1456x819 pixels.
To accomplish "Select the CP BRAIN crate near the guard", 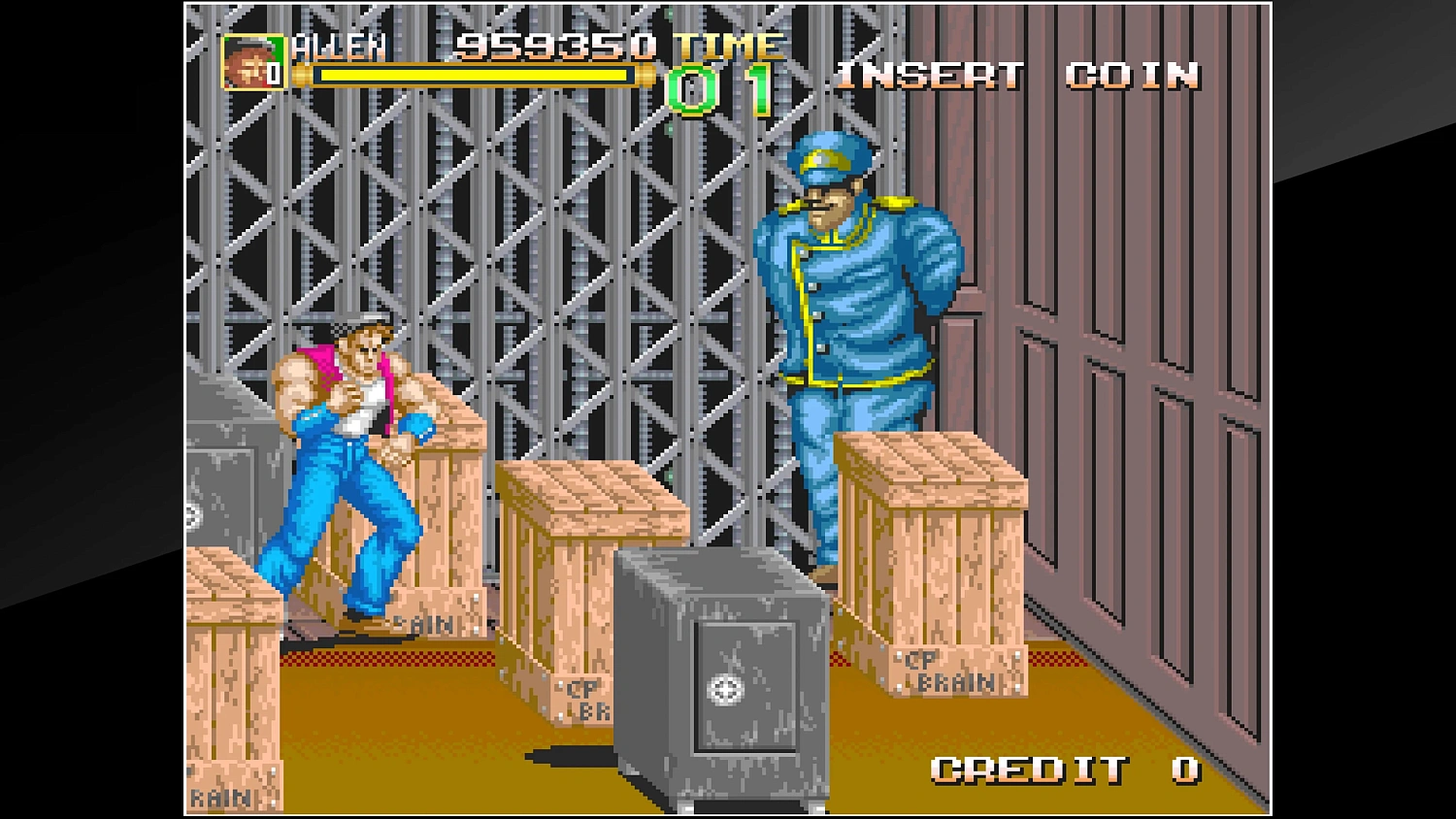I will pos(932,553).
